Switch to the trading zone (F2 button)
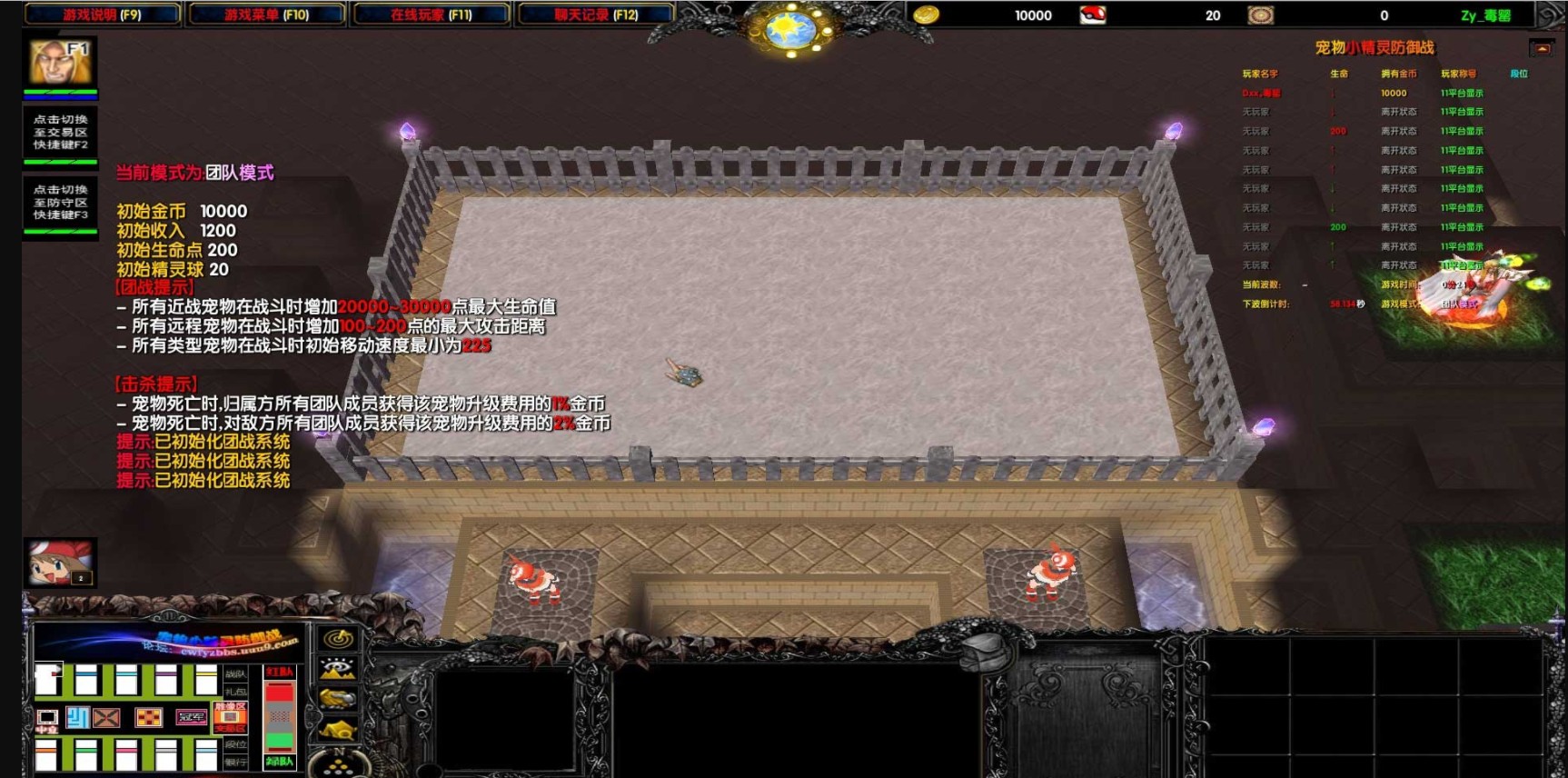This screenshot has width=1568, height=778. 60,132
